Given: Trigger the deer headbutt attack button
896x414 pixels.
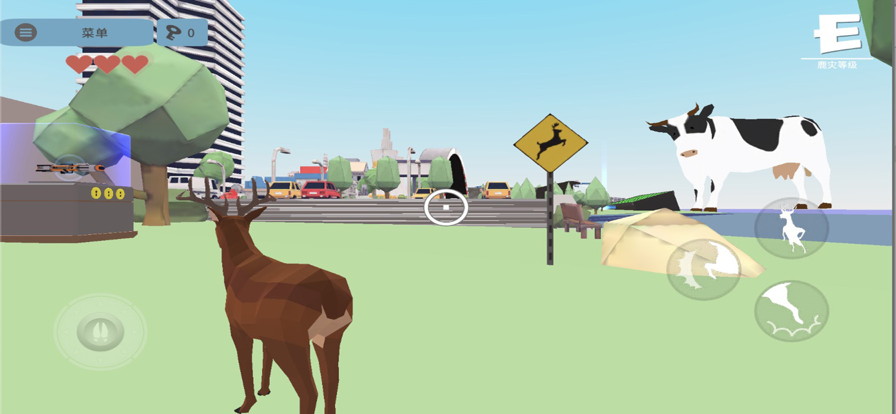Looking at the screenshot, I should [704, 269].
